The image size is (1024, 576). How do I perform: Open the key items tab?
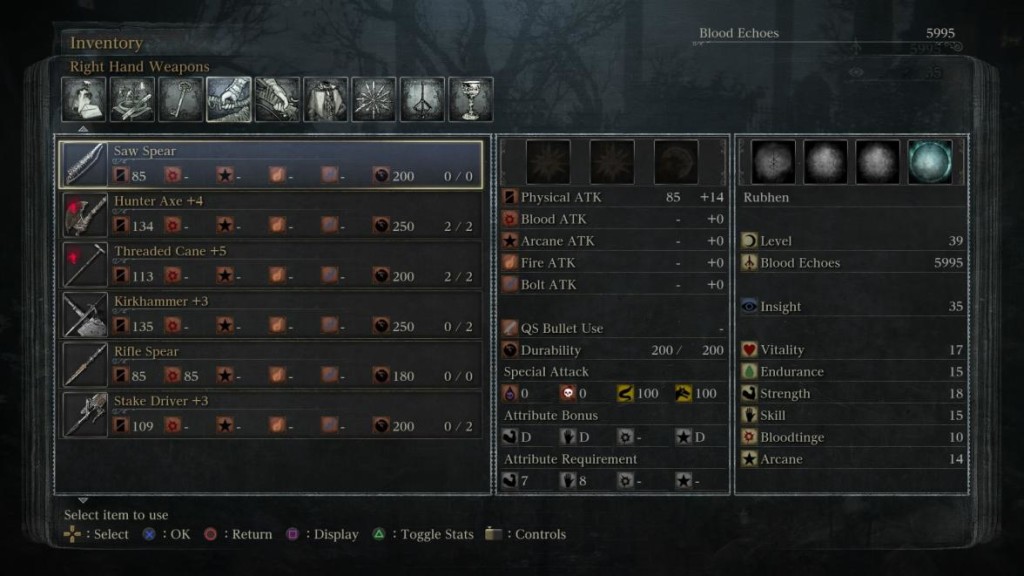tap(180, 99)
